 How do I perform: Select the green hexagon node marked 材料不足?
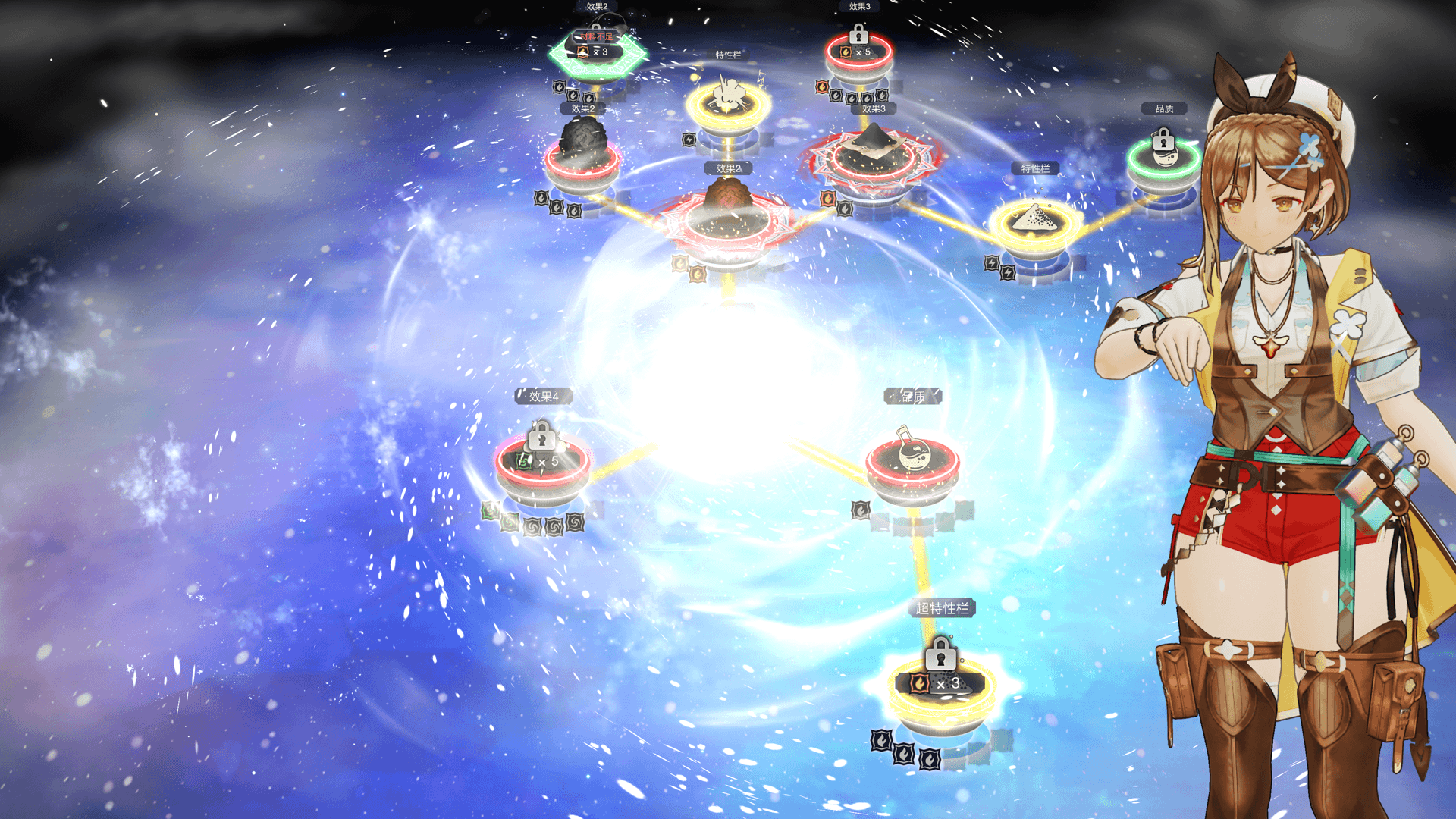click(x=598, y=52)
